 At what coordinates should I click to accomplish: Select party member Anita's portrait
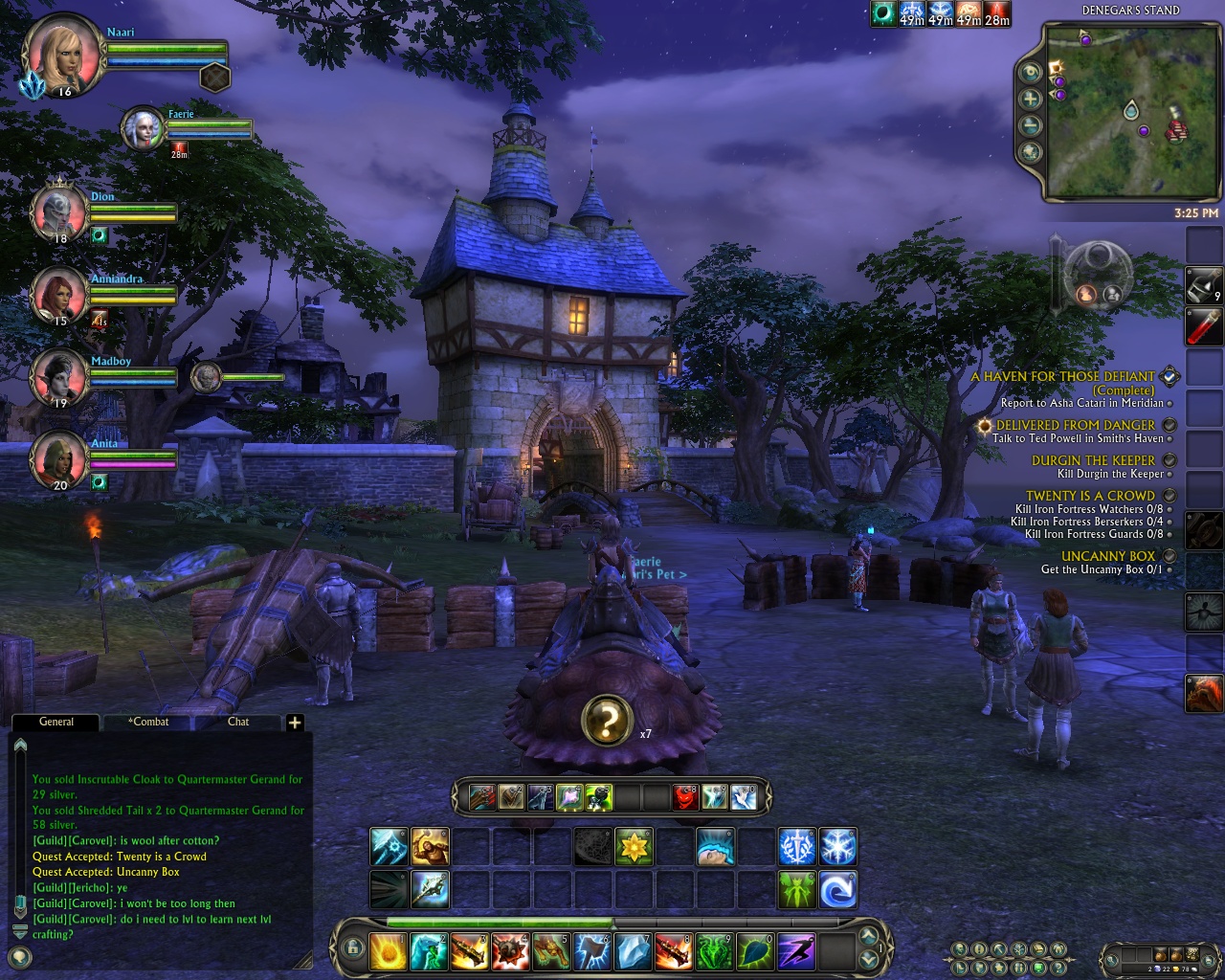click(x=58, y=460)
